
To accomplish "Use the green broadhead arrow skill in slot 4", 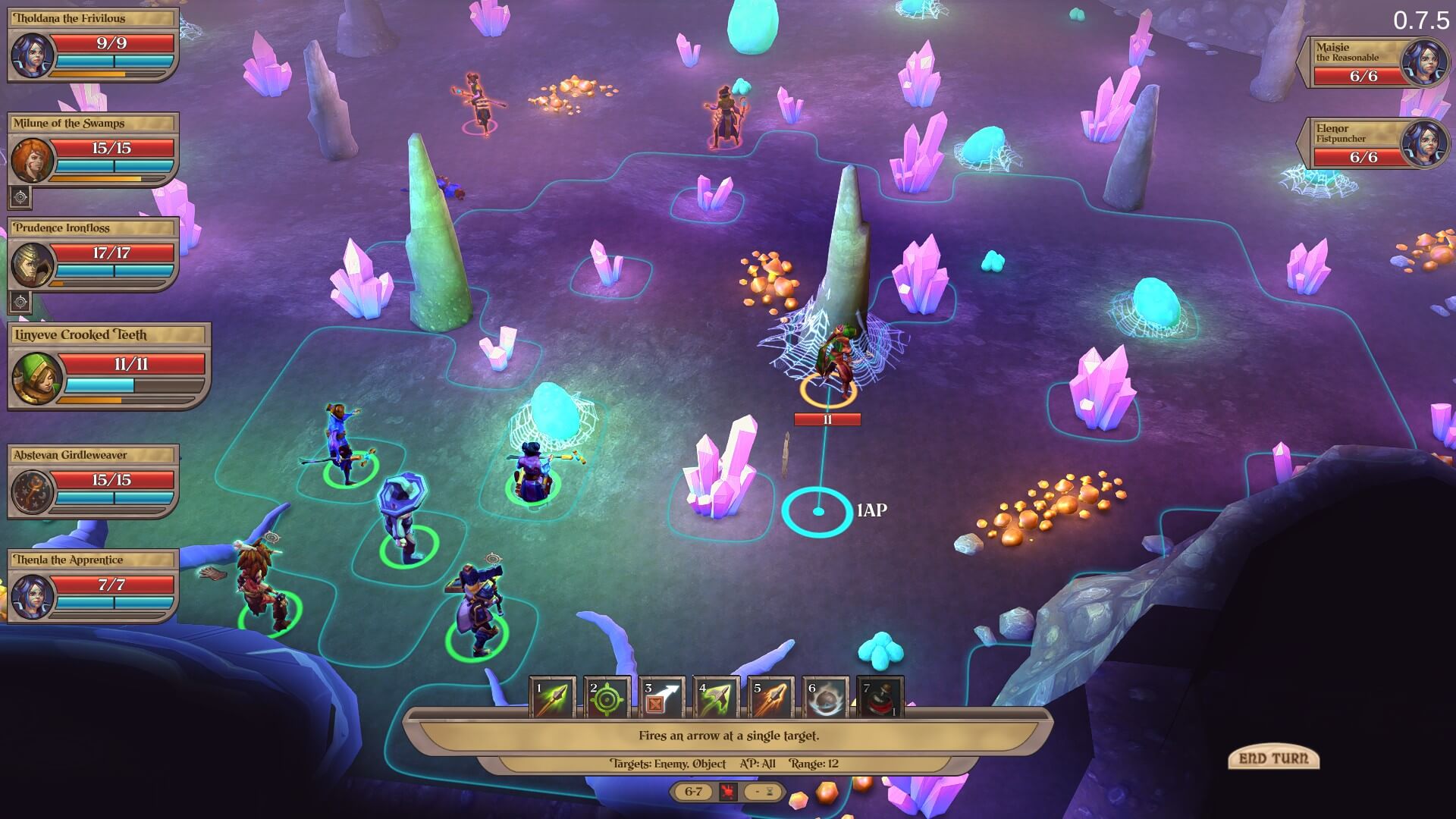I will (716, 698).
